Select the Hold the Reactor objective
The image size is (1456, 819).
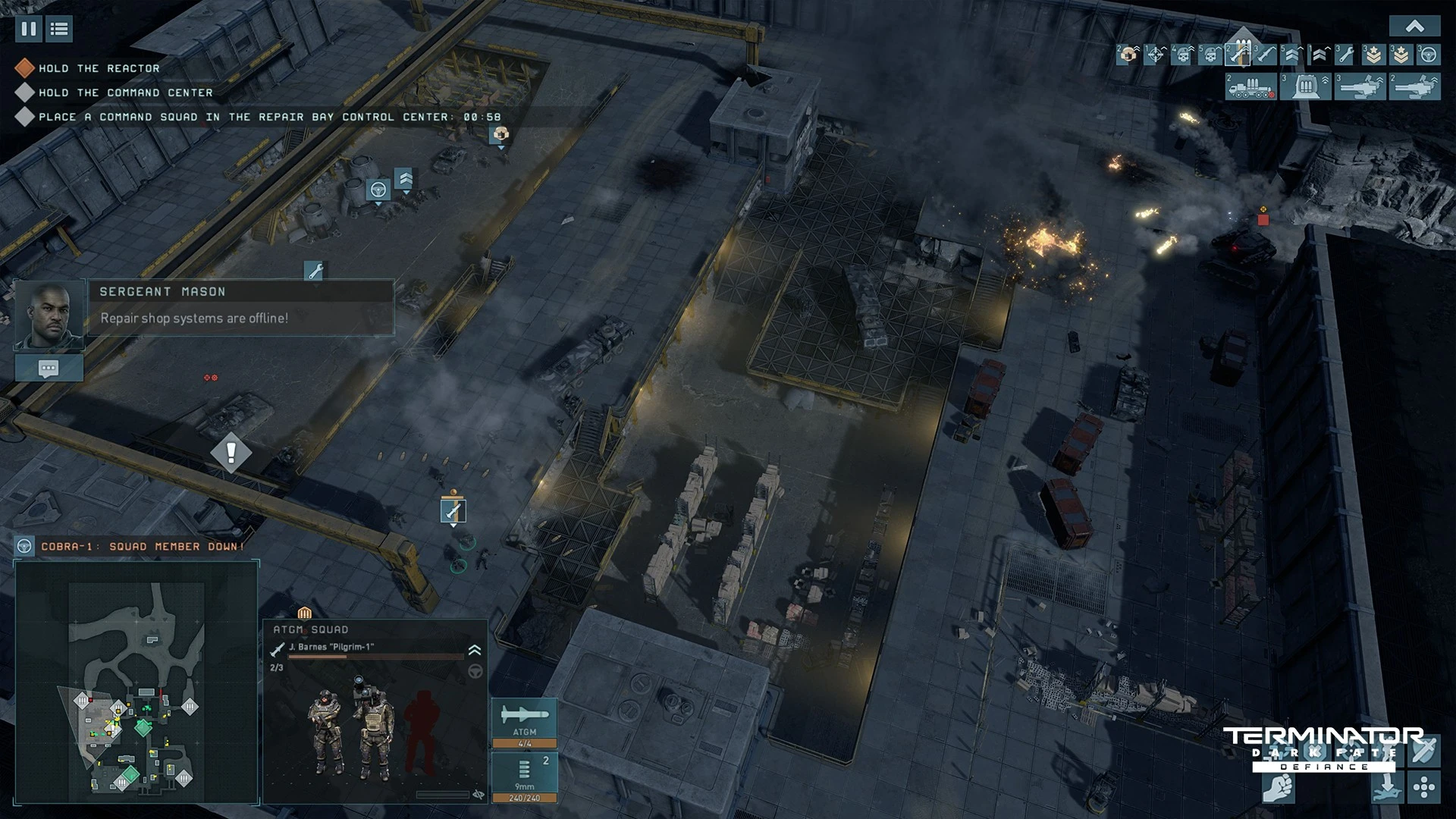click(x=99, y=68)
